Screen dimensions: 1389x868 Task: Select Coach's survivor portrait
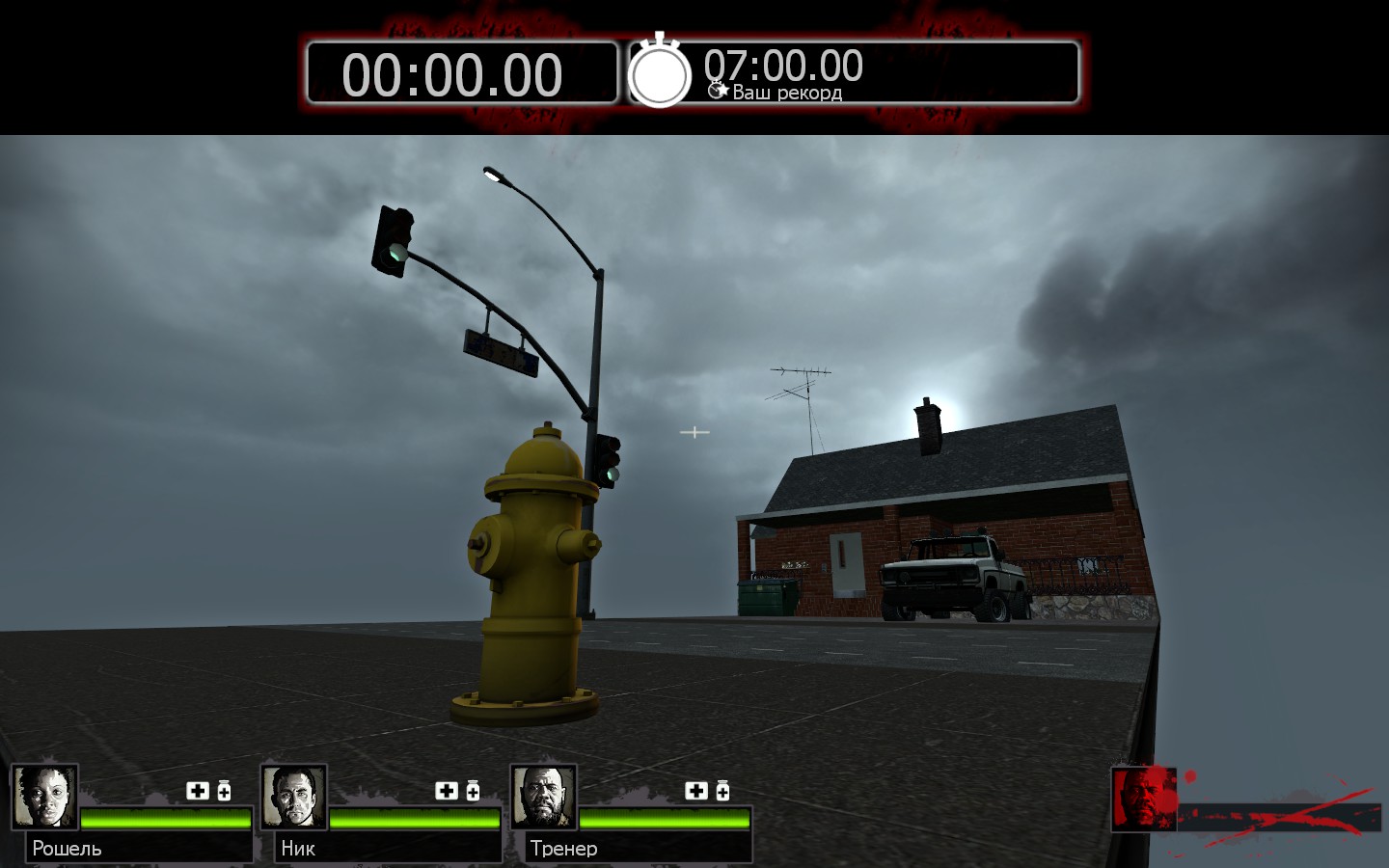point(544,797)
